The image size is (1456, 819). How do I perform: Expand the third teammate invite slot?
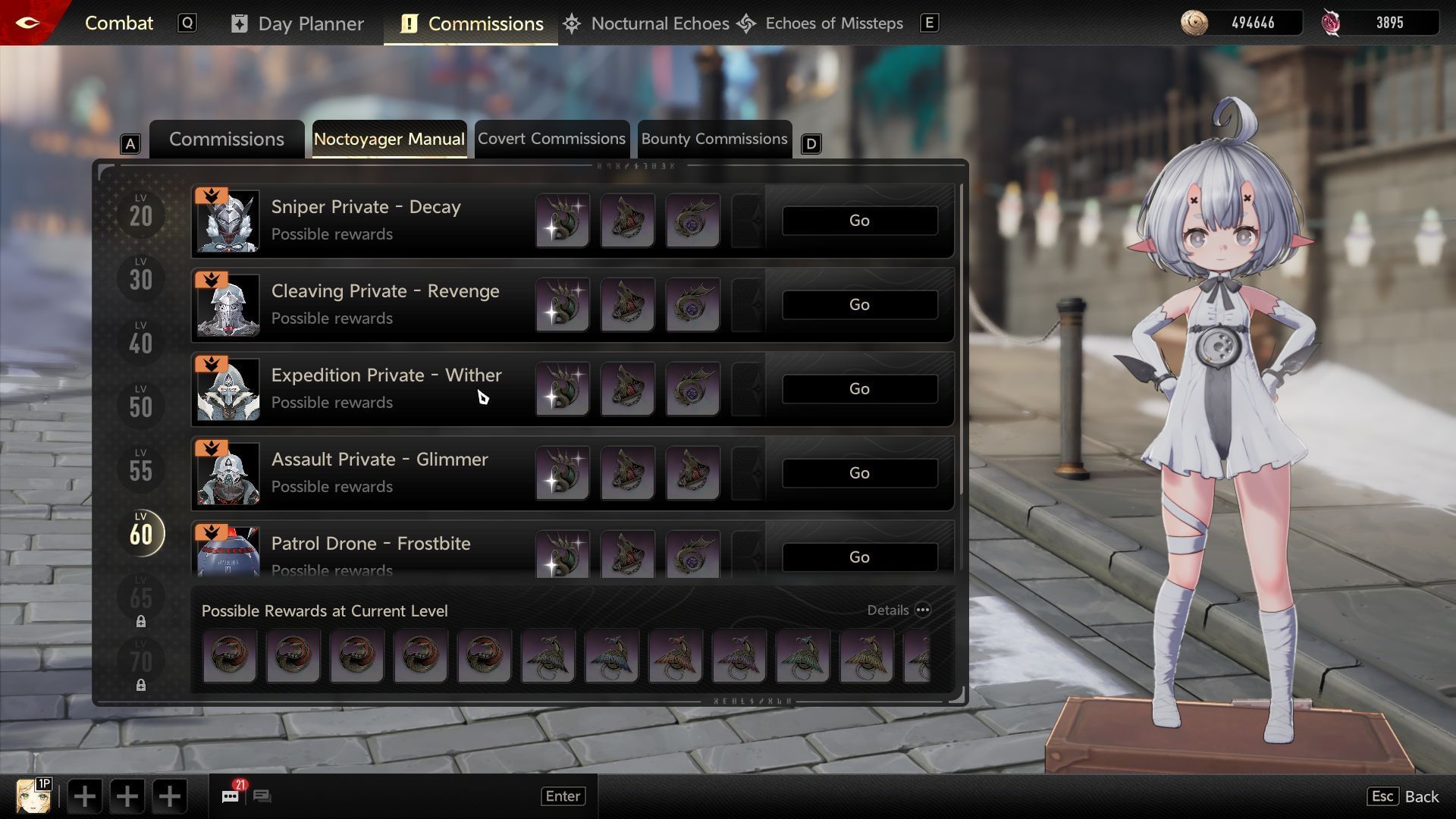tap(169, 795)
